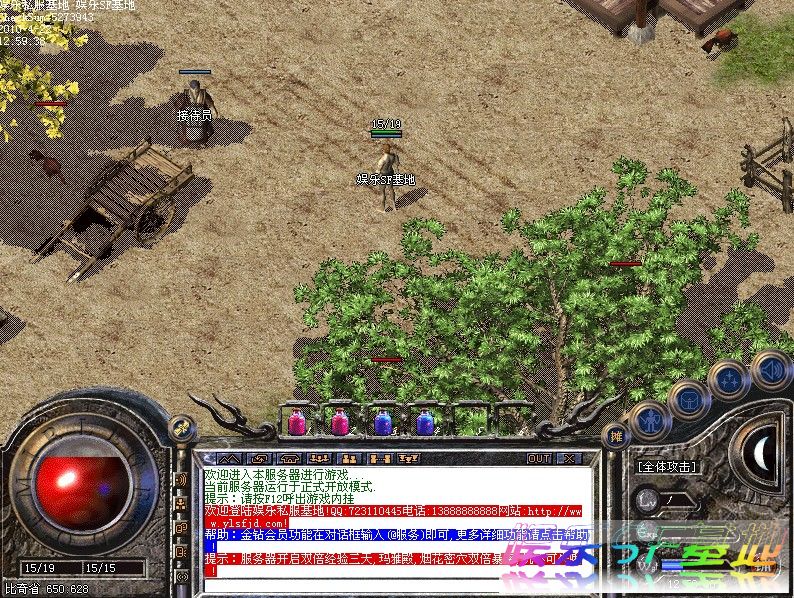Open the character status round button
This screenshot has height=598, width=794.
(651, 421)
